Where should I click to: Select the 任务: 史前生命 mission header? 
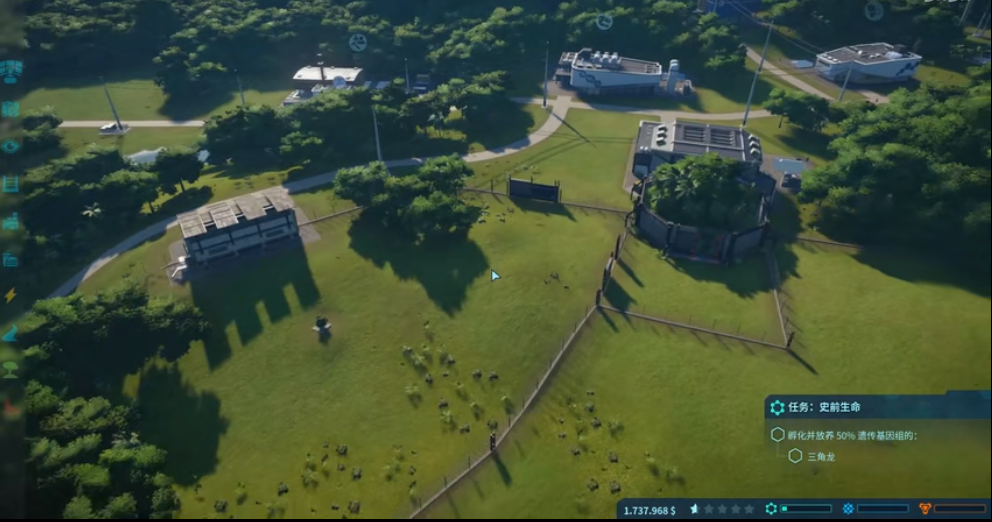tap(825, 407)
